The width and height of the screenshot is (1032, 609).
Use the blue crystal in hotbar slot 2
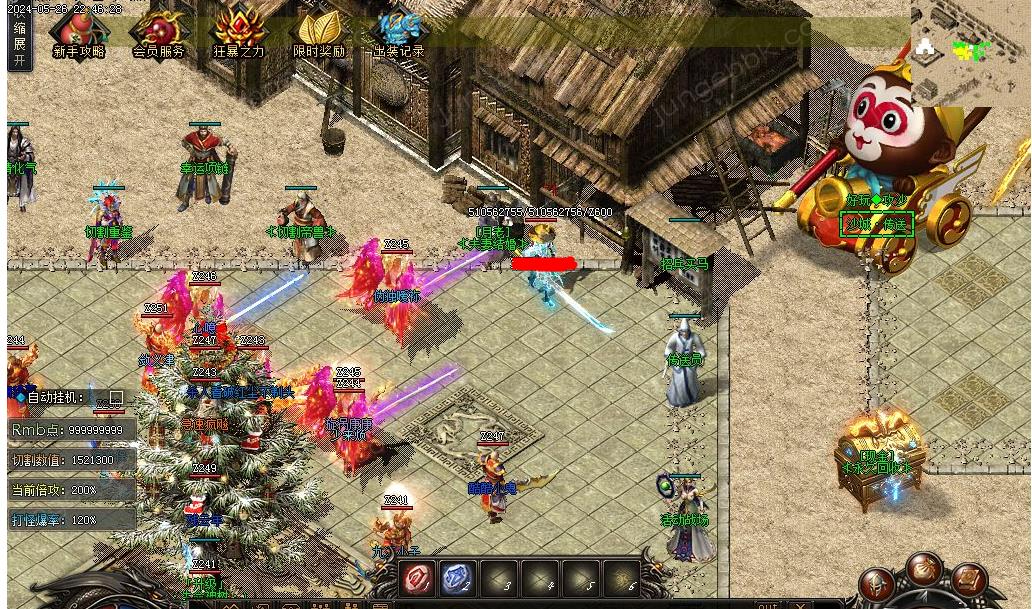click(x=457, y=578)
